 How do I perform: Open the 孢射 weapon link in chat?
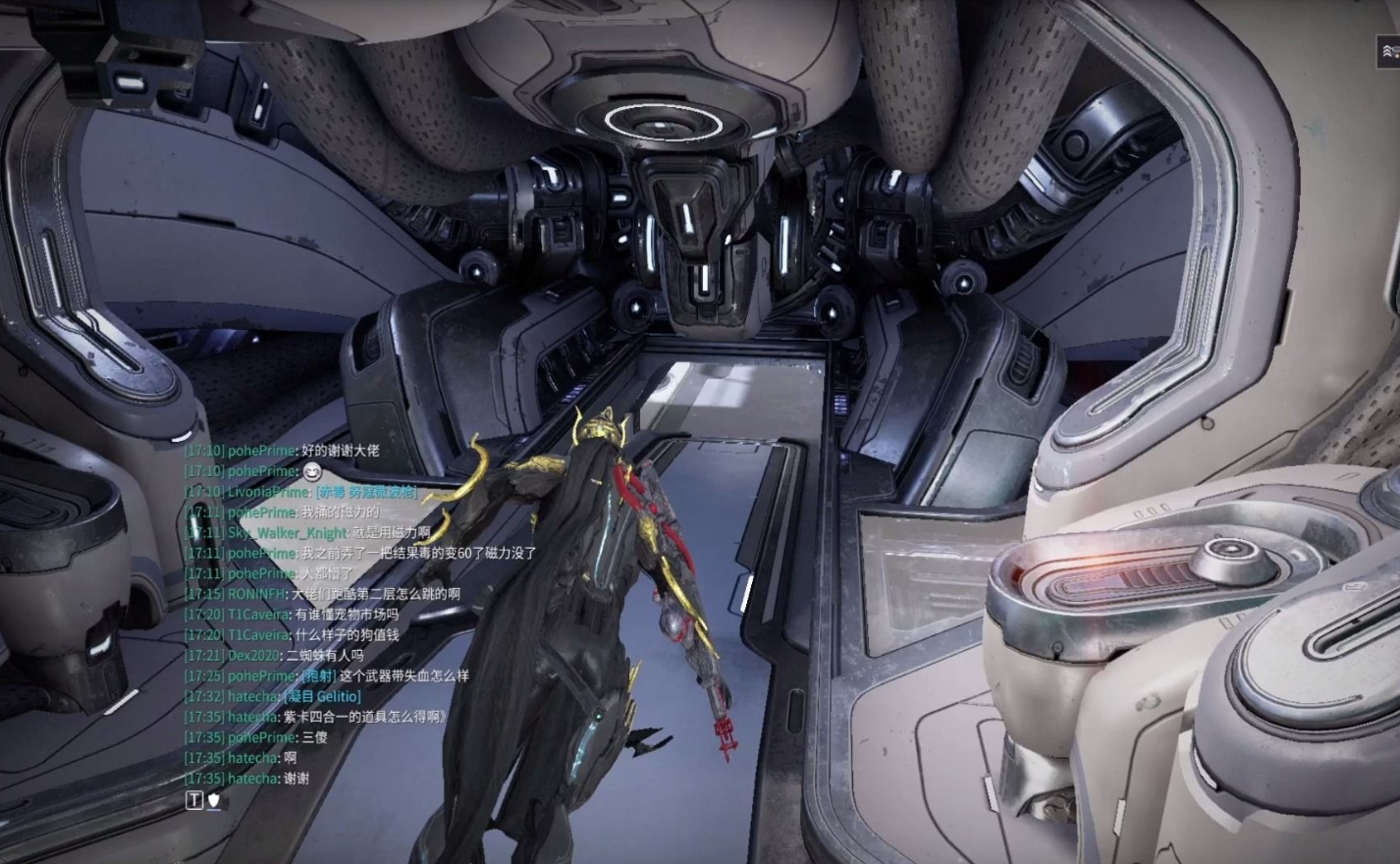[x=318, y=675]
